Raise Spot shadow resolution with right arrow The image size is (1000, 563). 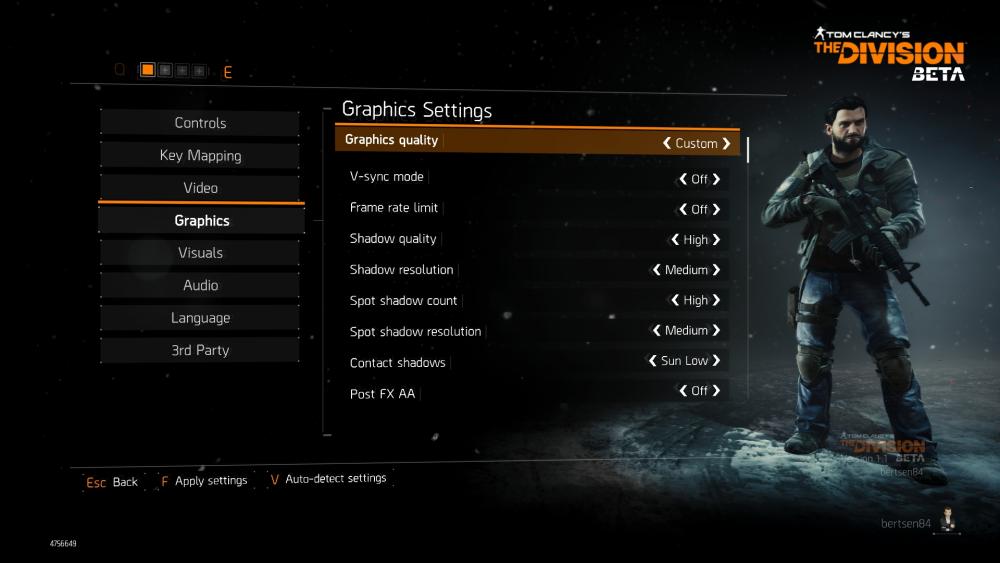716,330
